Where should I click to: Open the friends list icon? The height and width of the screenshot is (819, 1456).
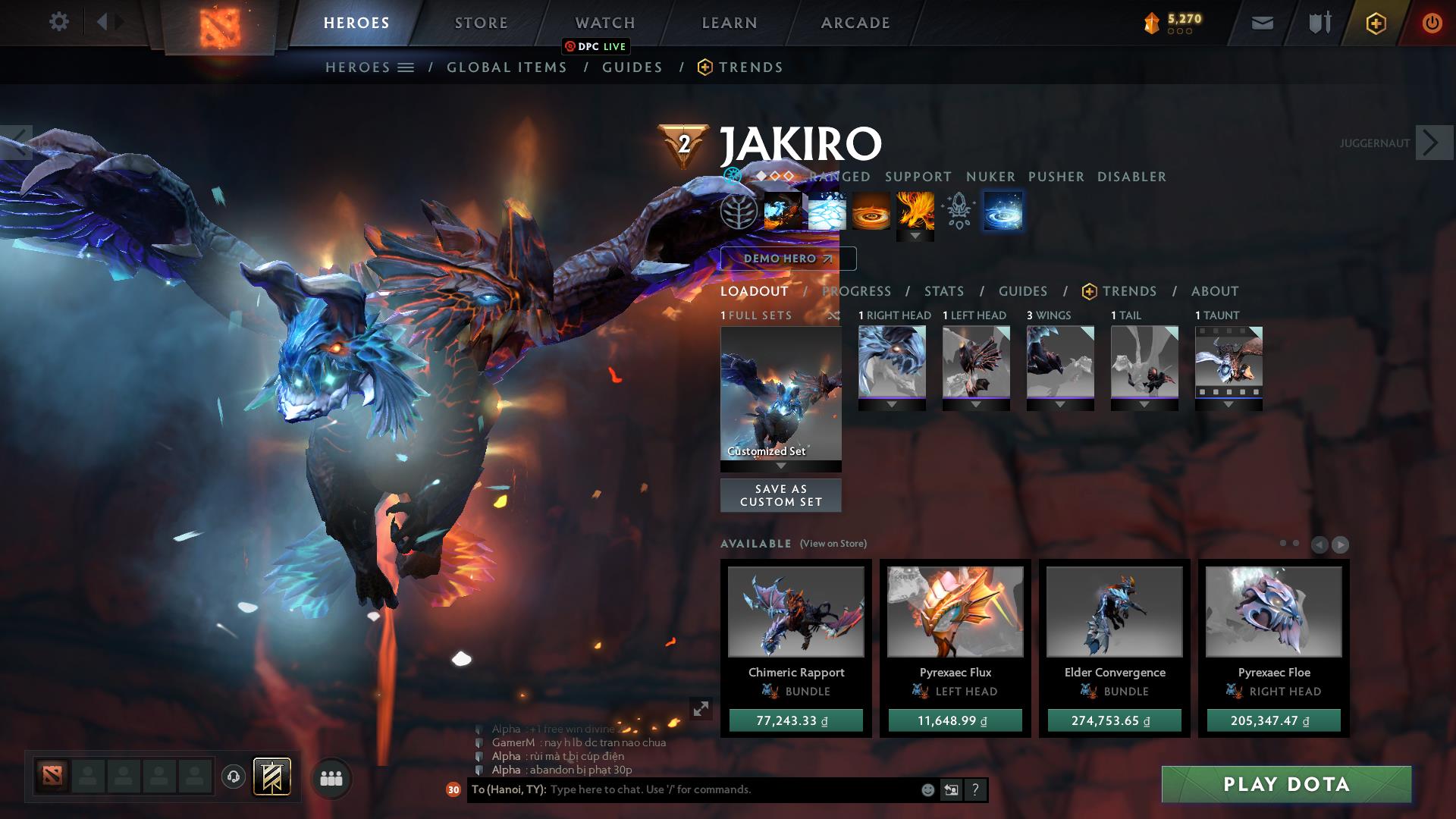(330, 777)
